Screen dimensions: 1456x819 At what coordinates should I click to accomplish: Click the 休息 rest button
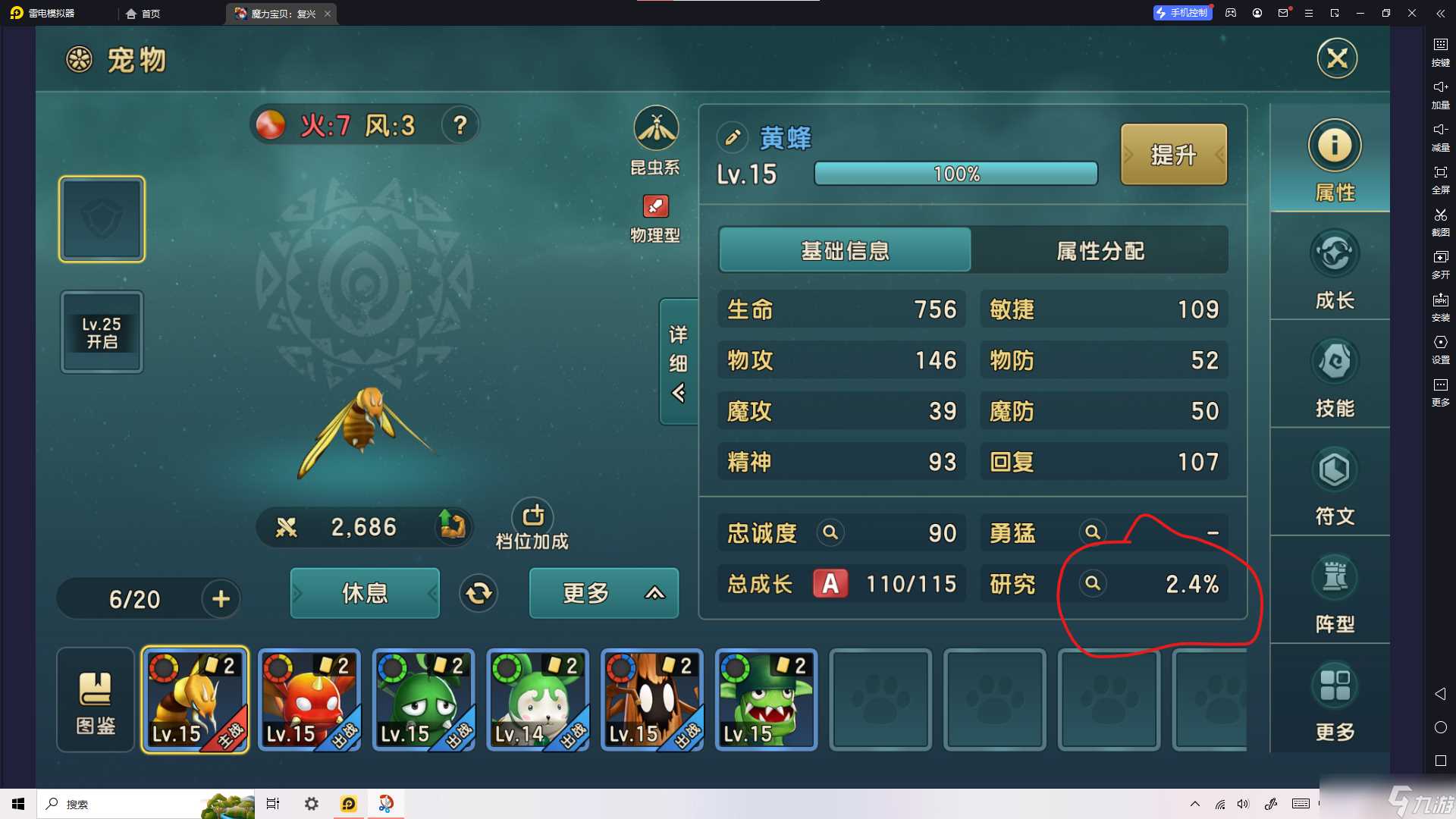coord(364,594)
